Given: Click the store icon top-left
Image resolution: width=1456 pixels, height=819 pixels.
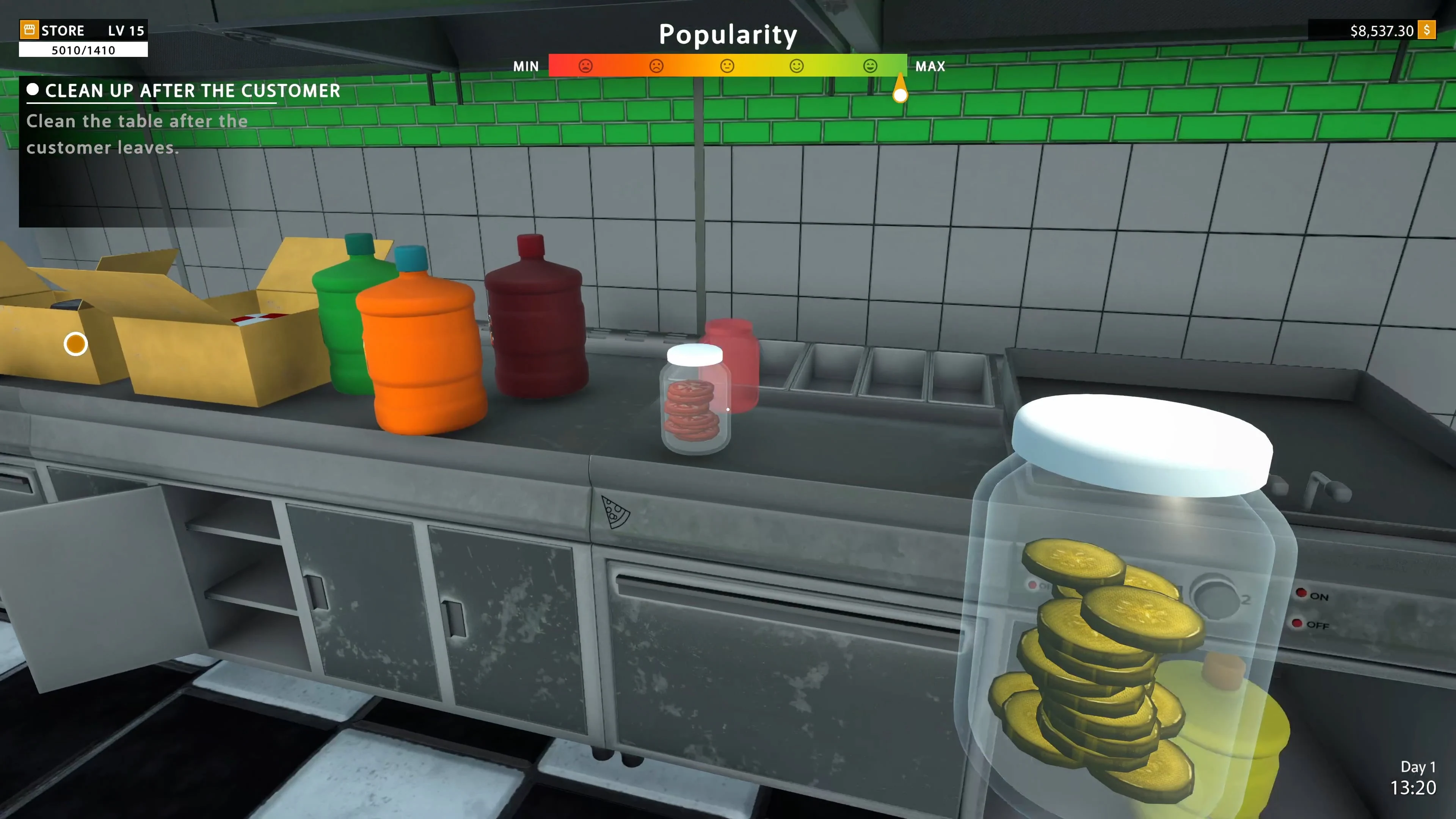Looking at the screenshot, I should coord(30,30).
